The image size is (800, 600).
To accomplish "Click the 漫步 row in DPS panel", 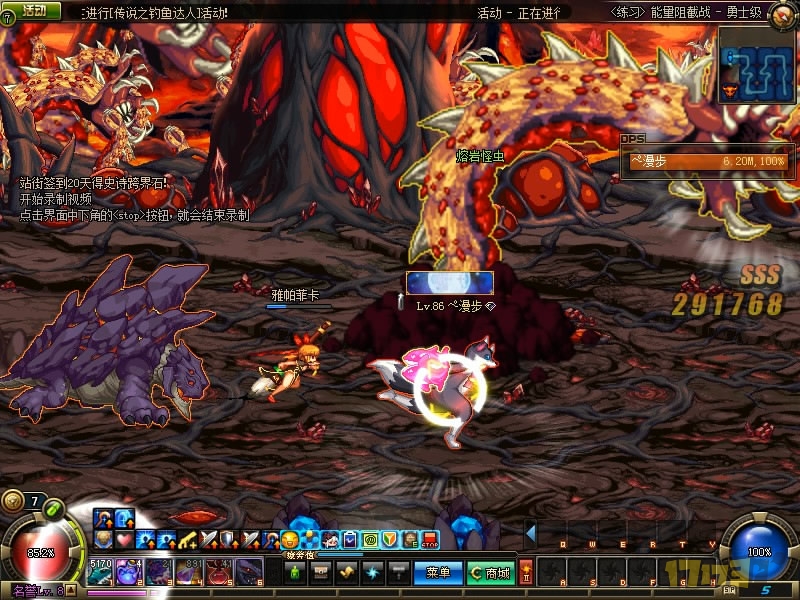I will click(705, 161).
